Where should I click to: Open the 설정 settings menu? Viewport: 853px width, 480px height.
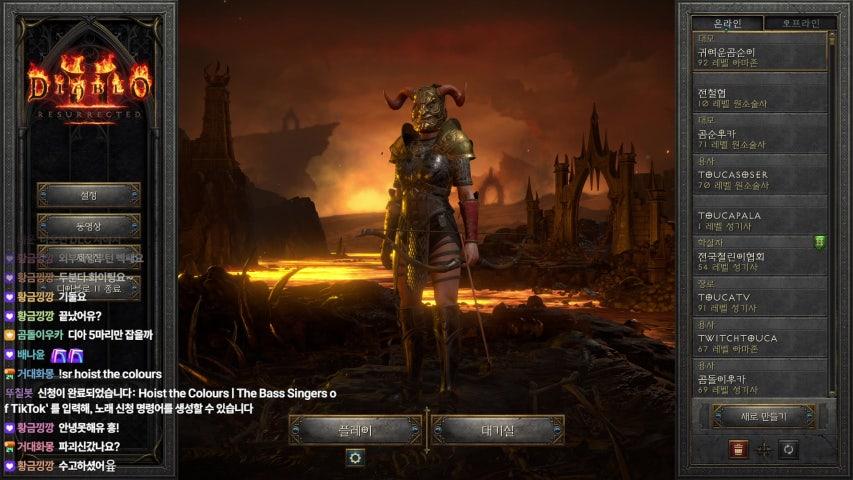(x=88, y=195)
